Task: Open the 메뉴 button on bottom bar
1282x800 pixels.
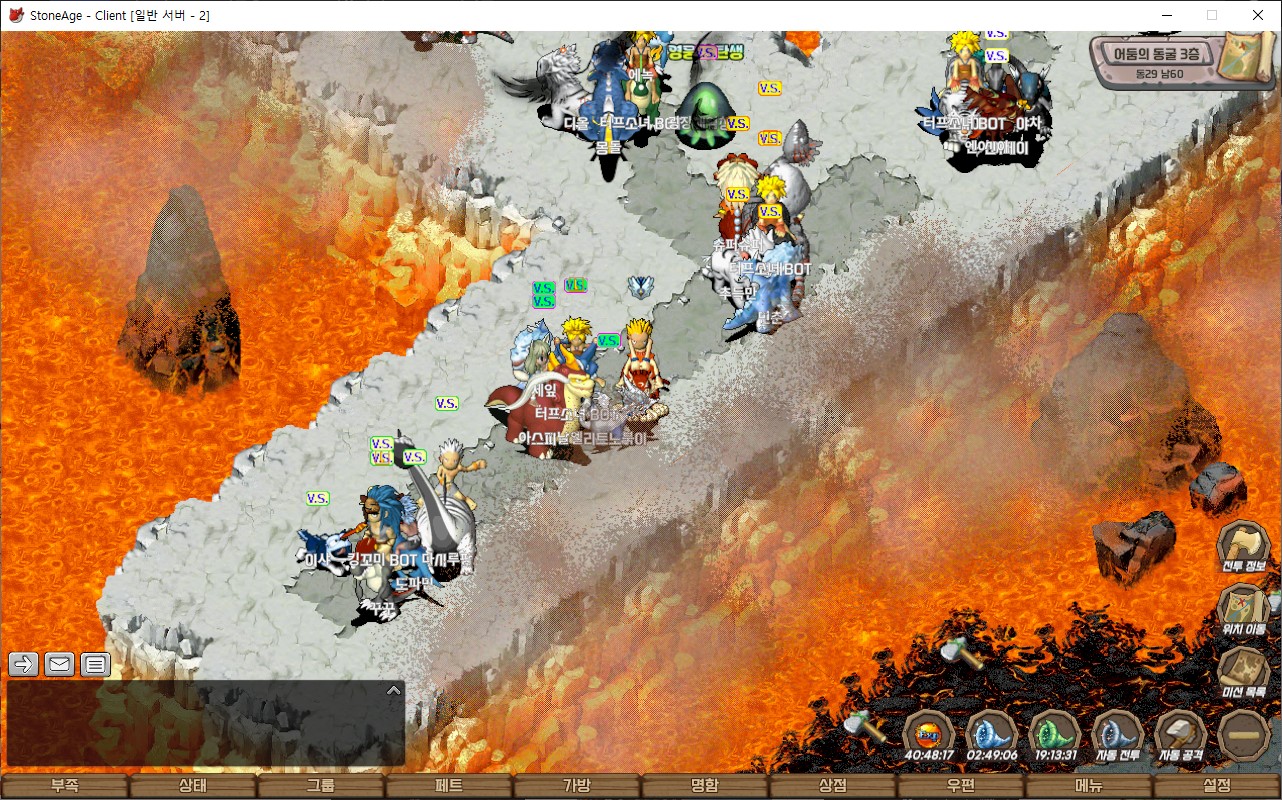Action: pyautogui.click(x=1089, y=786)
